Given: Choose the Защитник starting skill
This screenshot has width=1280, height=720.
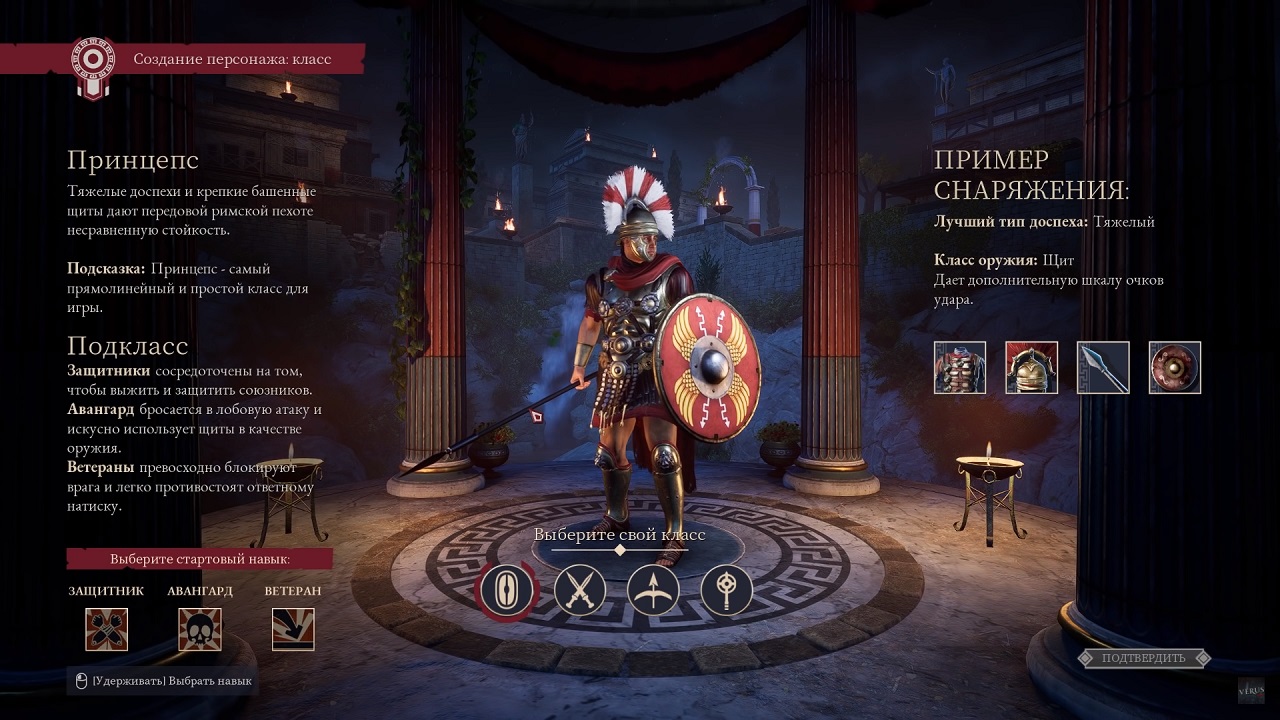Looking at the screenshot, I should coord(106,629).
